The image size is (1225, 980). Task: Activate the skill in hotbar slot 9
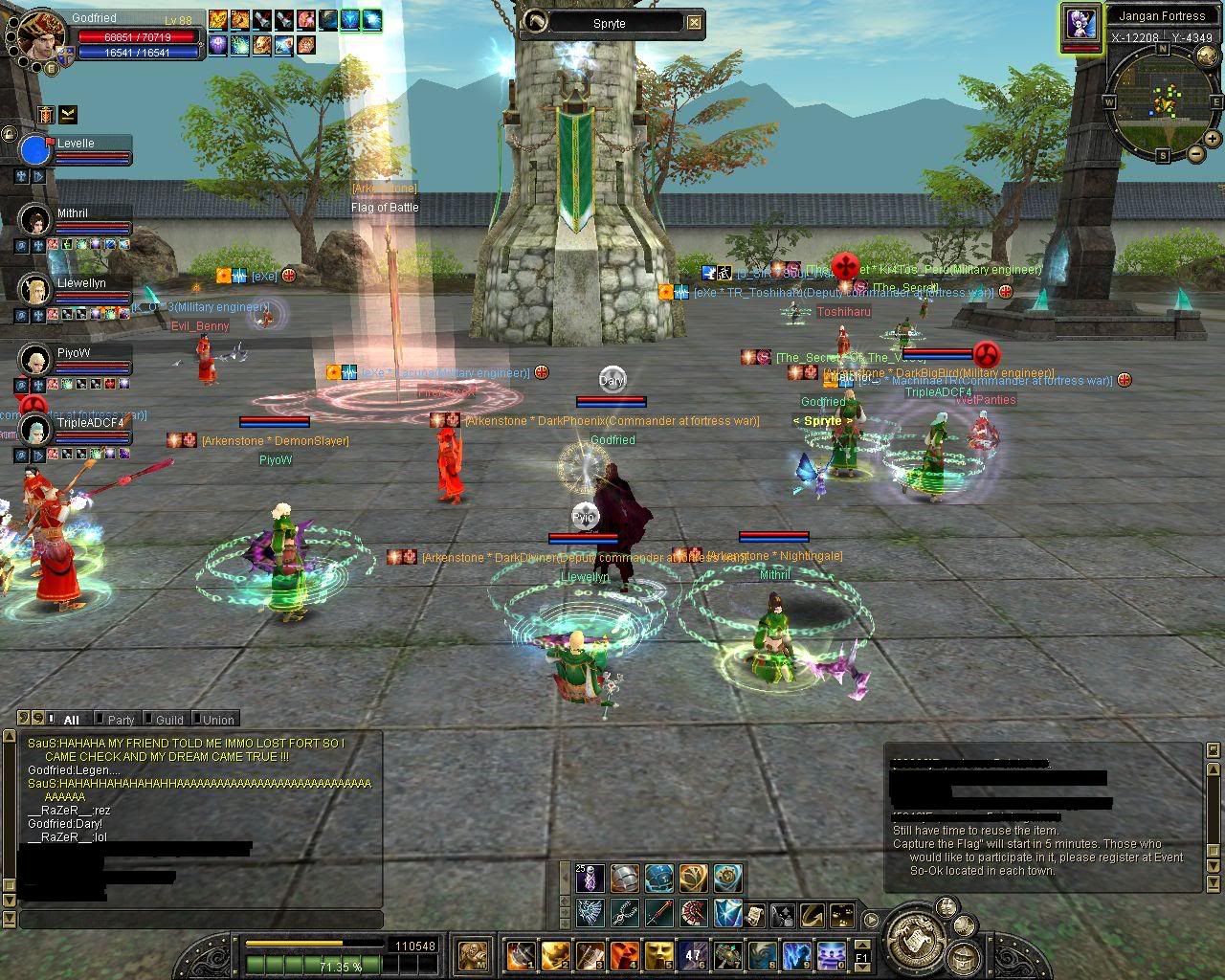(795, 954)
